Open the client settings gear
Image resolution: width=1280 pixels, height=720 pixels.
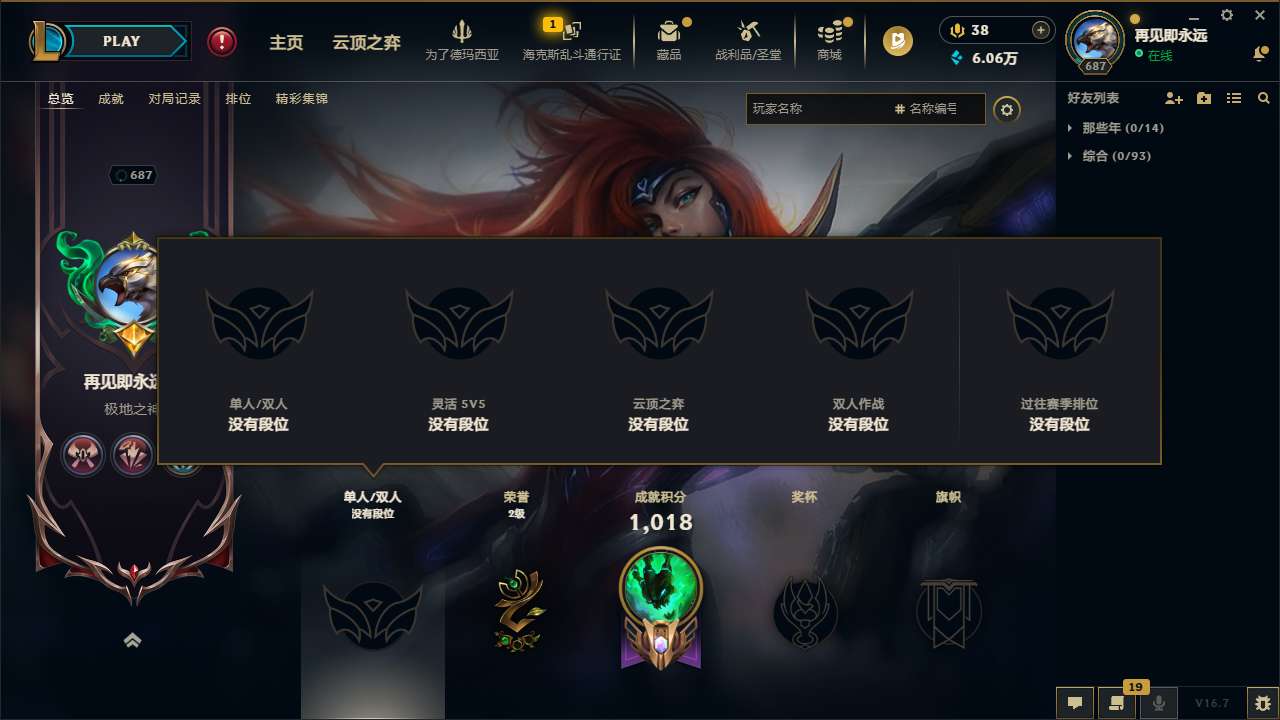[1226, 15]
